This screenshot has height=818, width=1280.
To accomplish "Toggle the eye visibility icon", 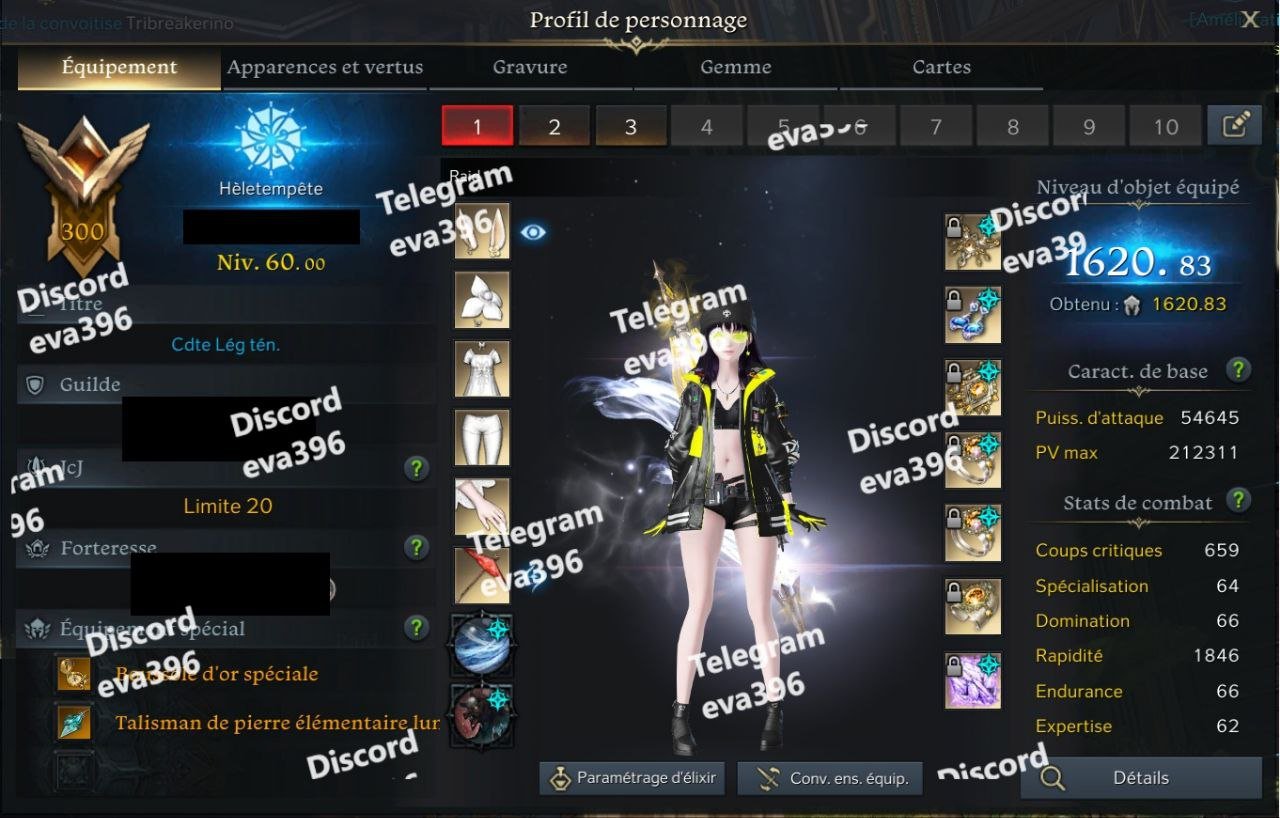I will click(534, 232).
